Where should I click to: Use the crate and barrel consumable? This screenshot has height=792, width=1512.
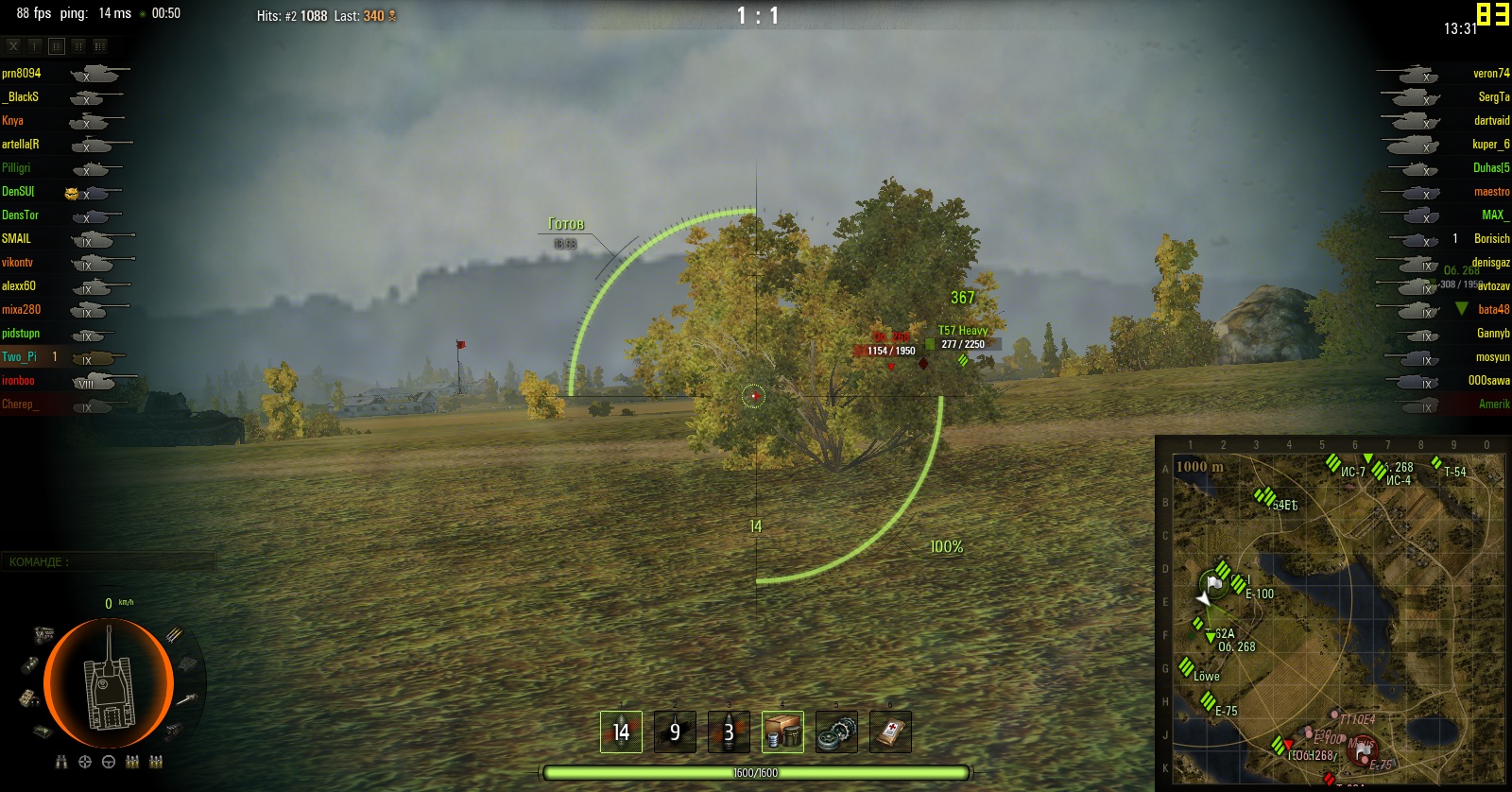782,732
